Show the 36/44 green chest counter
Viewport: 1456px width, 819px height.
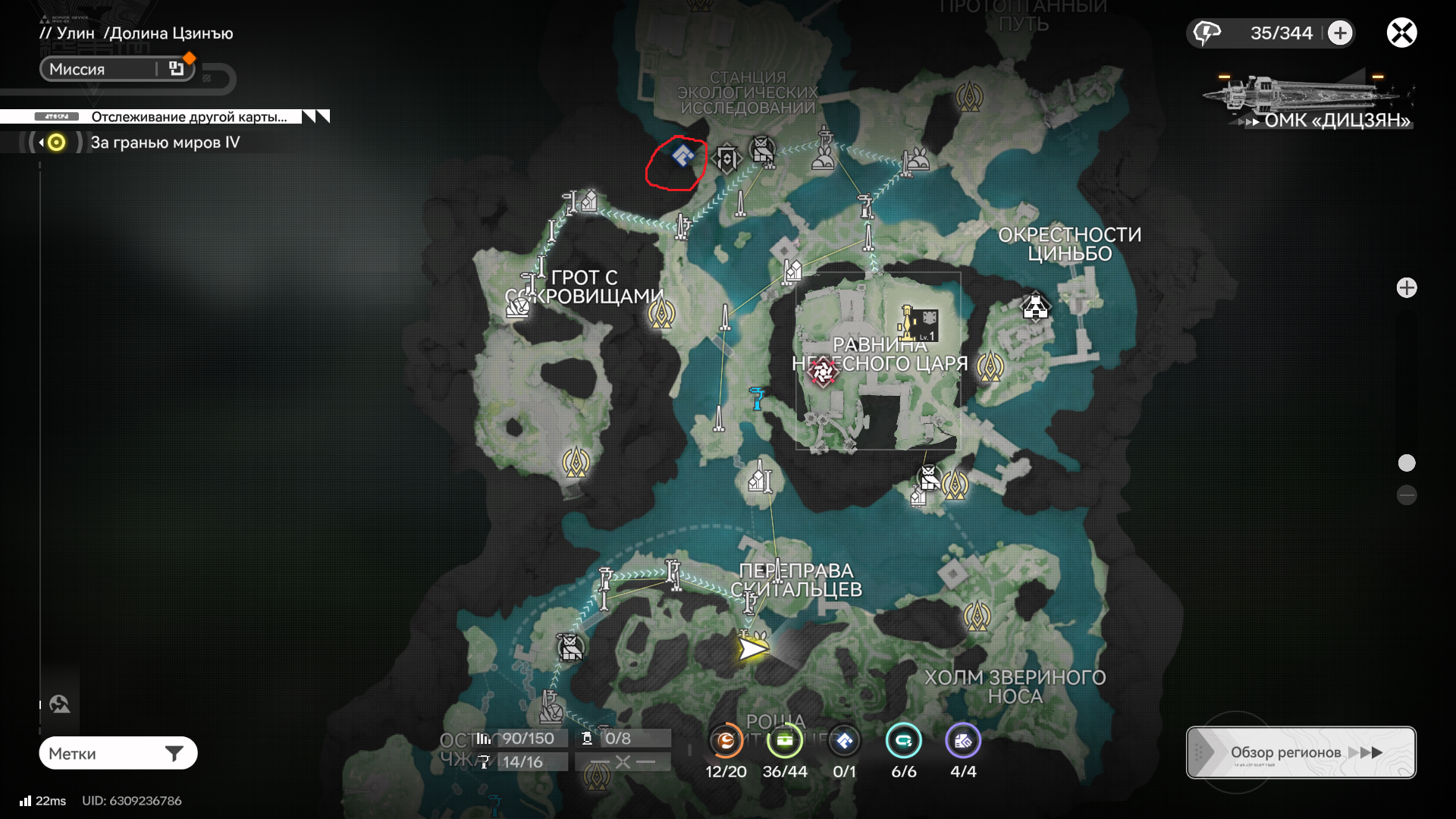(x=785, y=742)
